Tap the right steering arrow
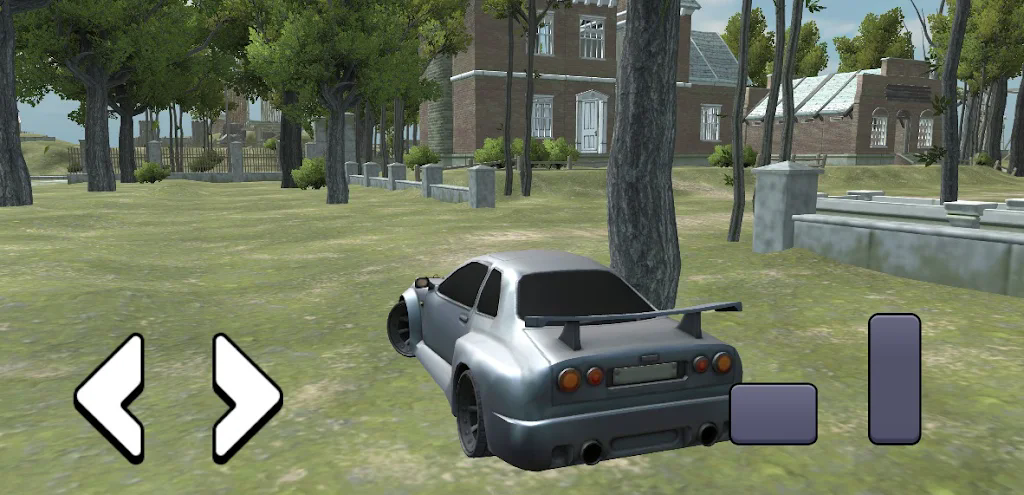 coord(245,397)
